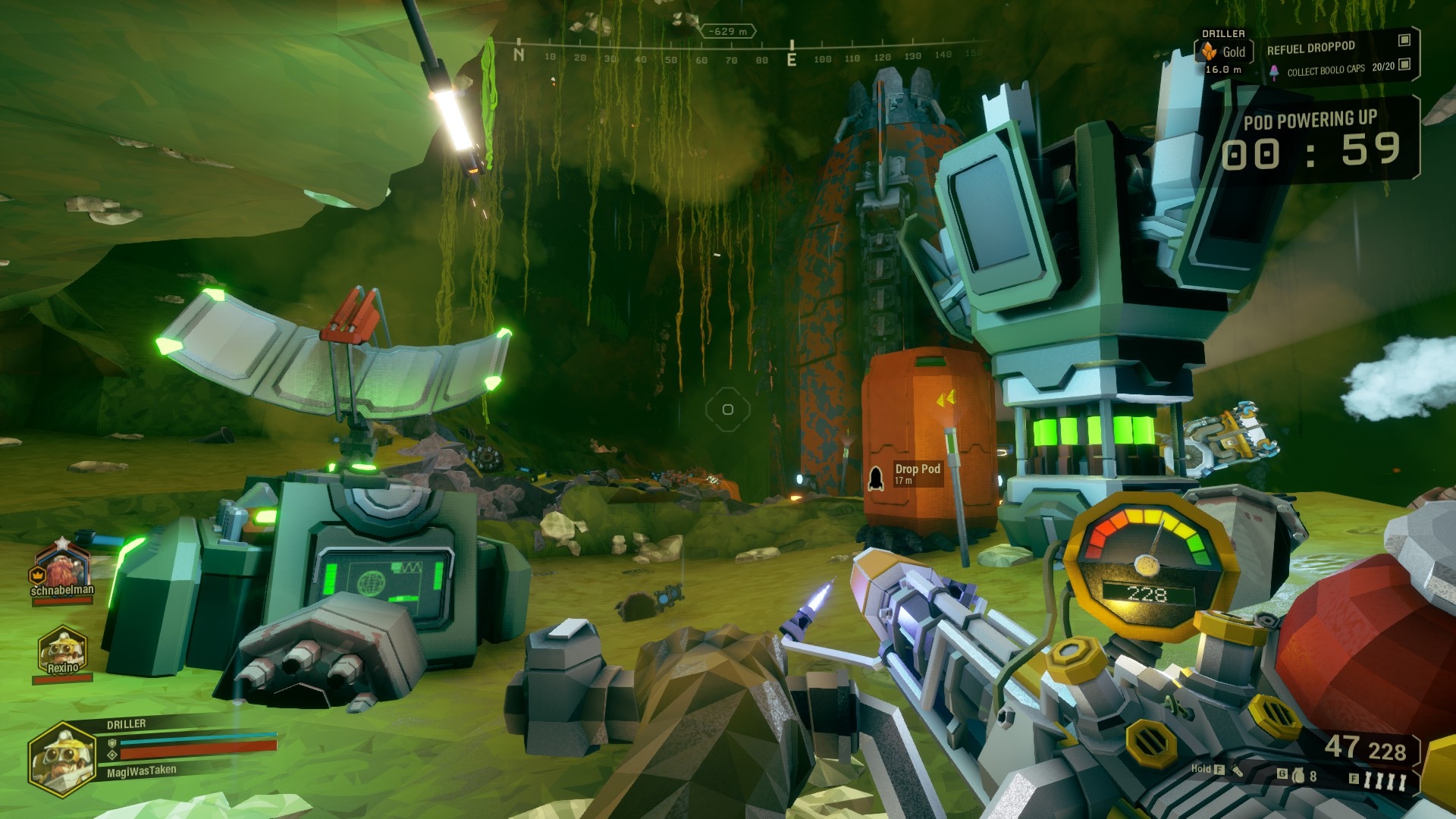The image size is (1456, 819).
Task: Click the Drop Pod waypoint marker
Action: [x=875, y=476]
